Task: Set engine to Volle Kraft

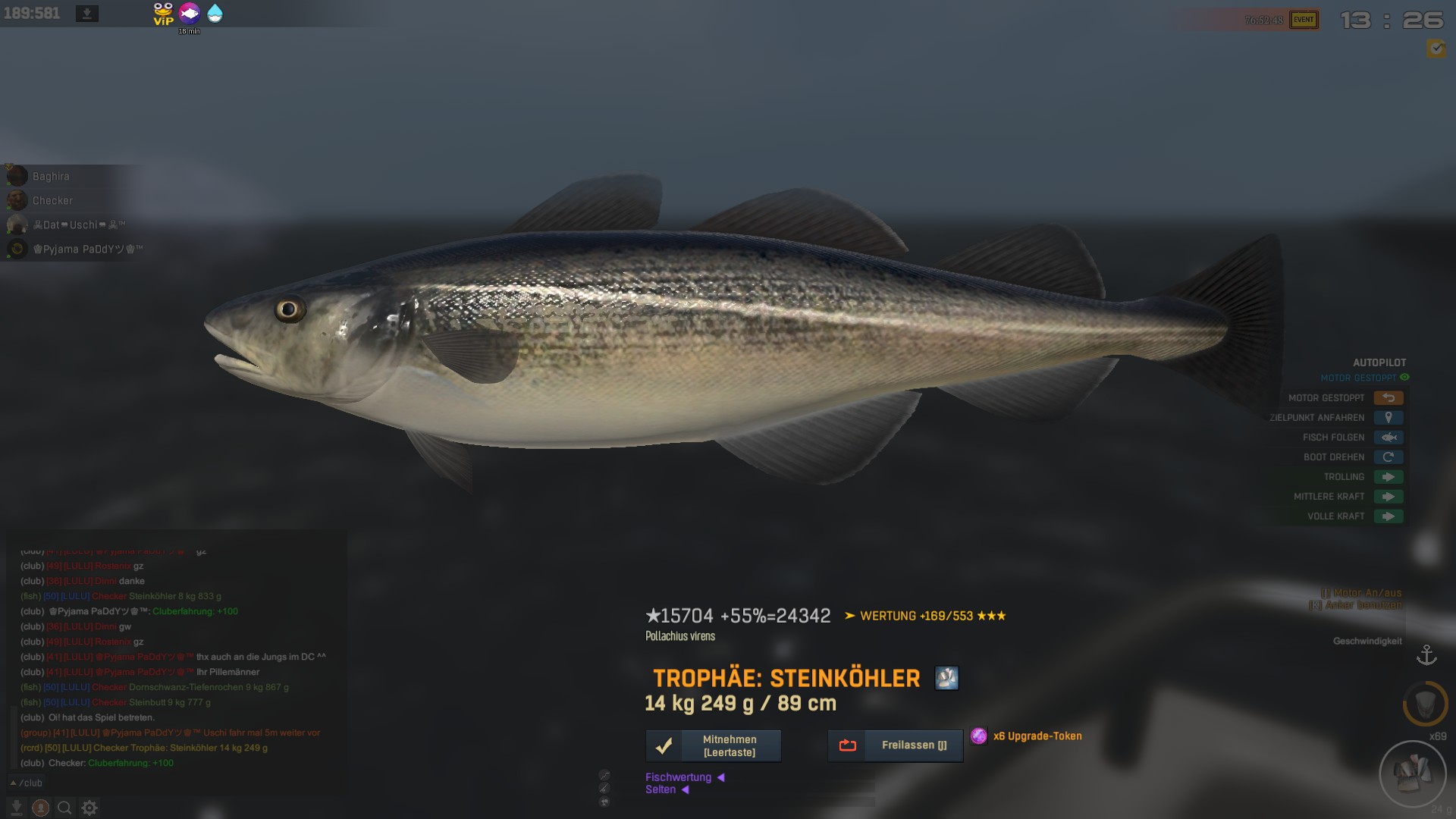Action: (1388, 516)
